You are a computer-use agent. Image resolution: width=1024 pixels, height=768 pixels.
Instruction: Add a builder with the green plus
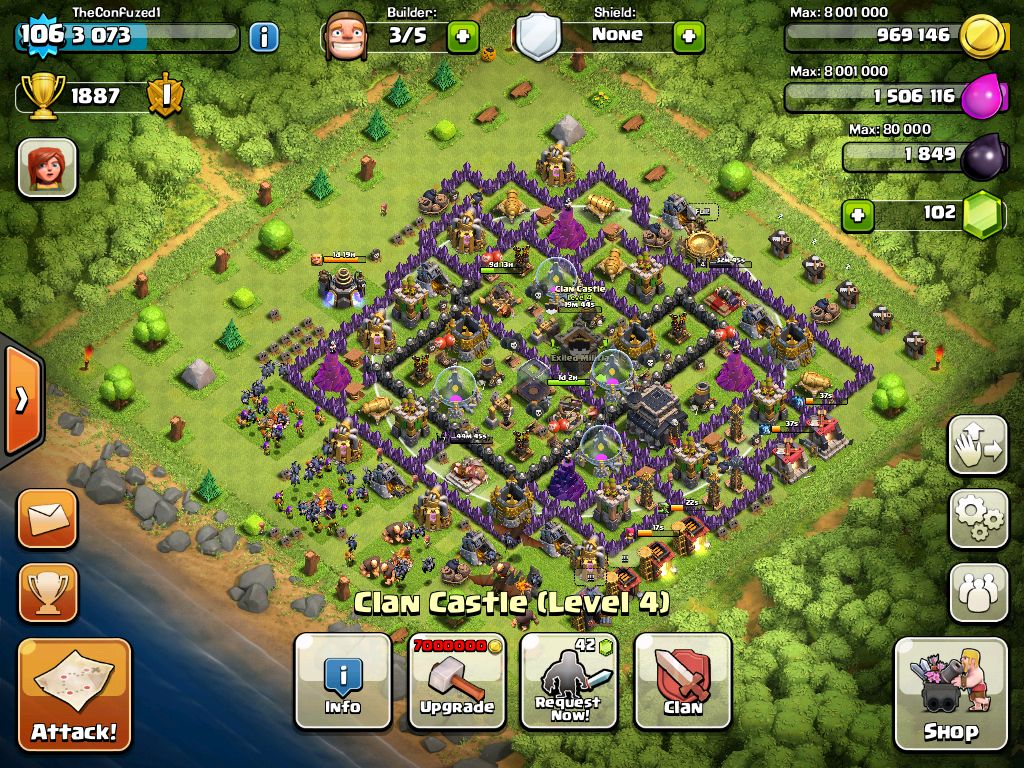[x=462, y=37]
